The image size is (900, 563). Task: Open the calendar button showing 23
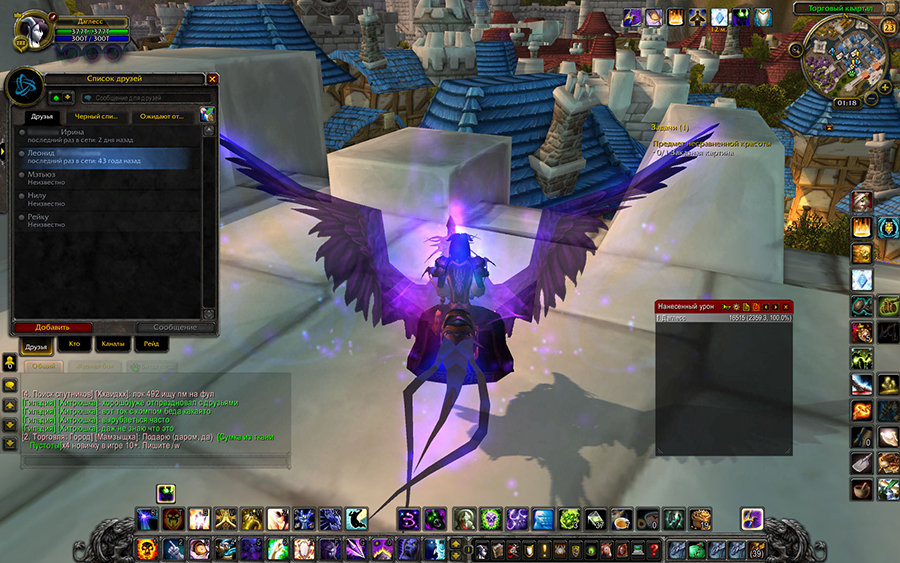(889, 27)
